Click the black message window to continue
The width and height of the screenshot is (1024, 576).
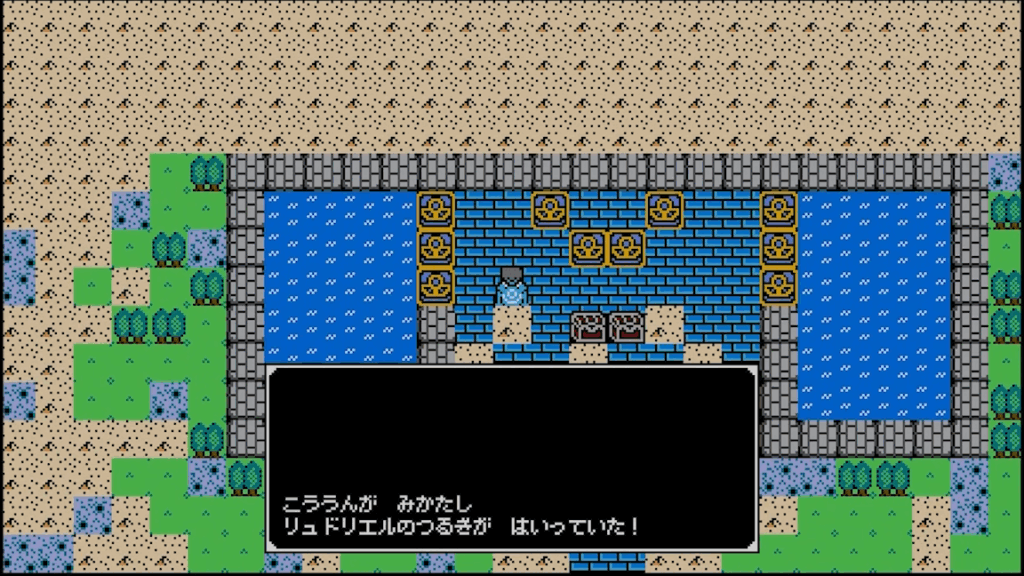point(511,459)
